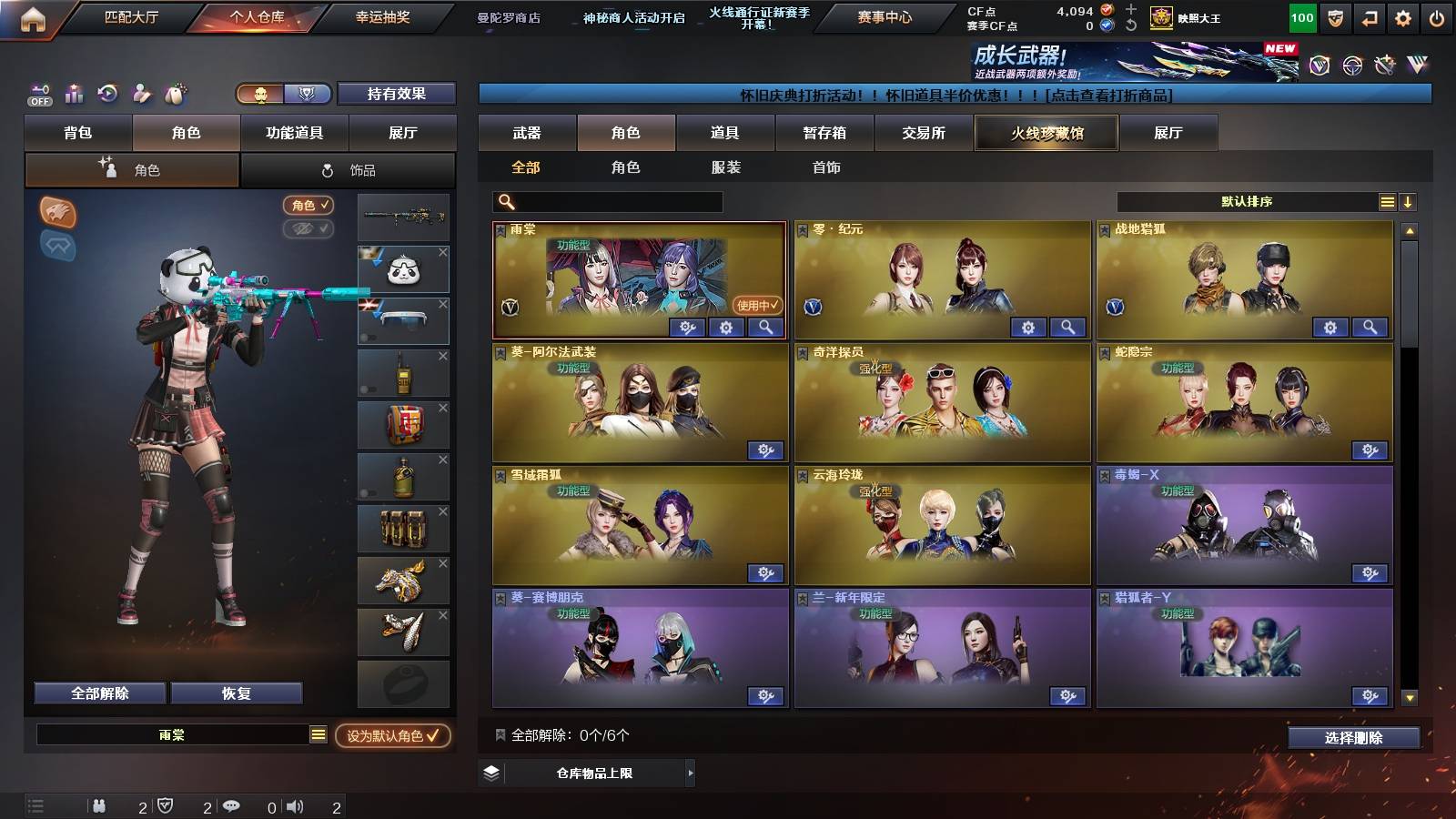Click the 全部解除 button below the character model

click(x=100, y=692)
